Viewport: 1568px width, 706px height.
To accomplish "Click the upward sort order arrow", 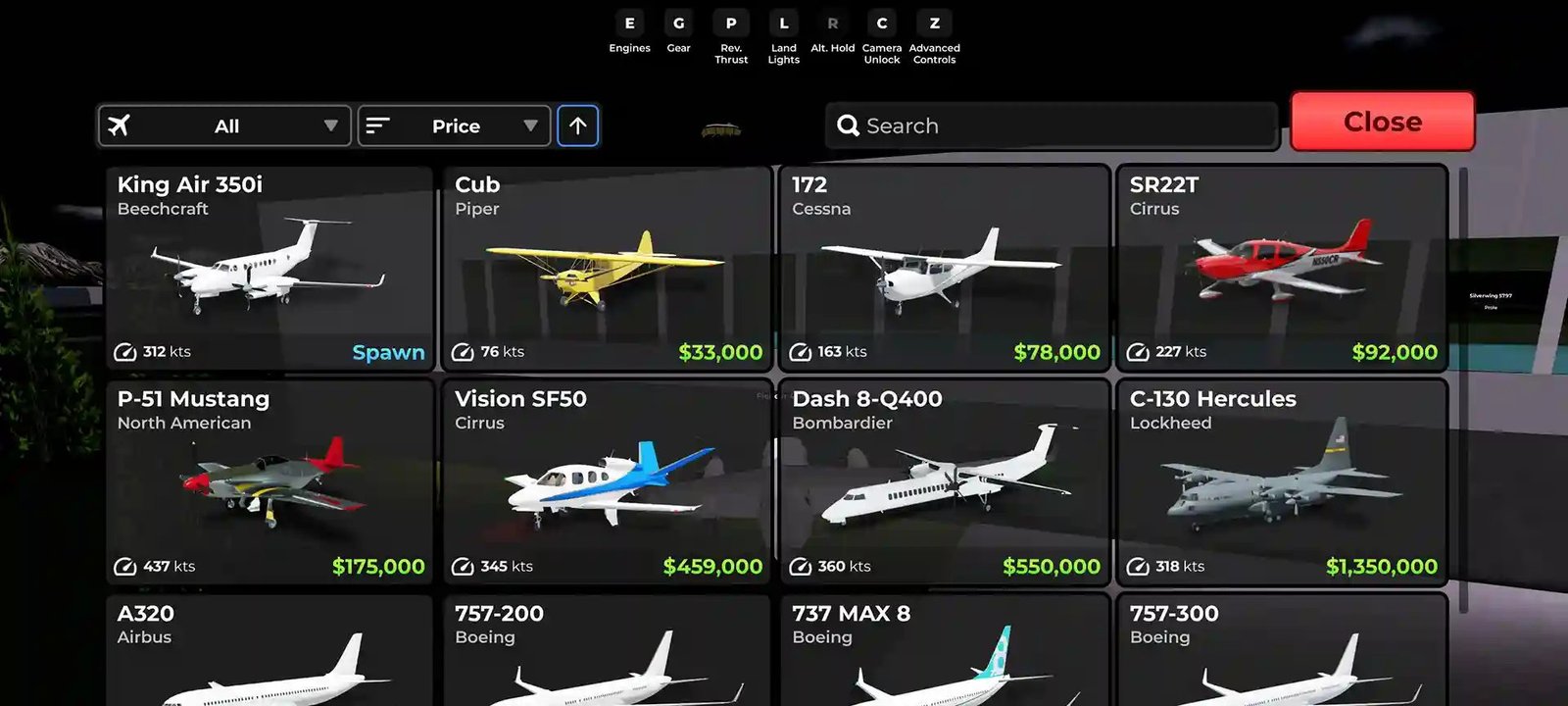I will (x=578, y=126).
